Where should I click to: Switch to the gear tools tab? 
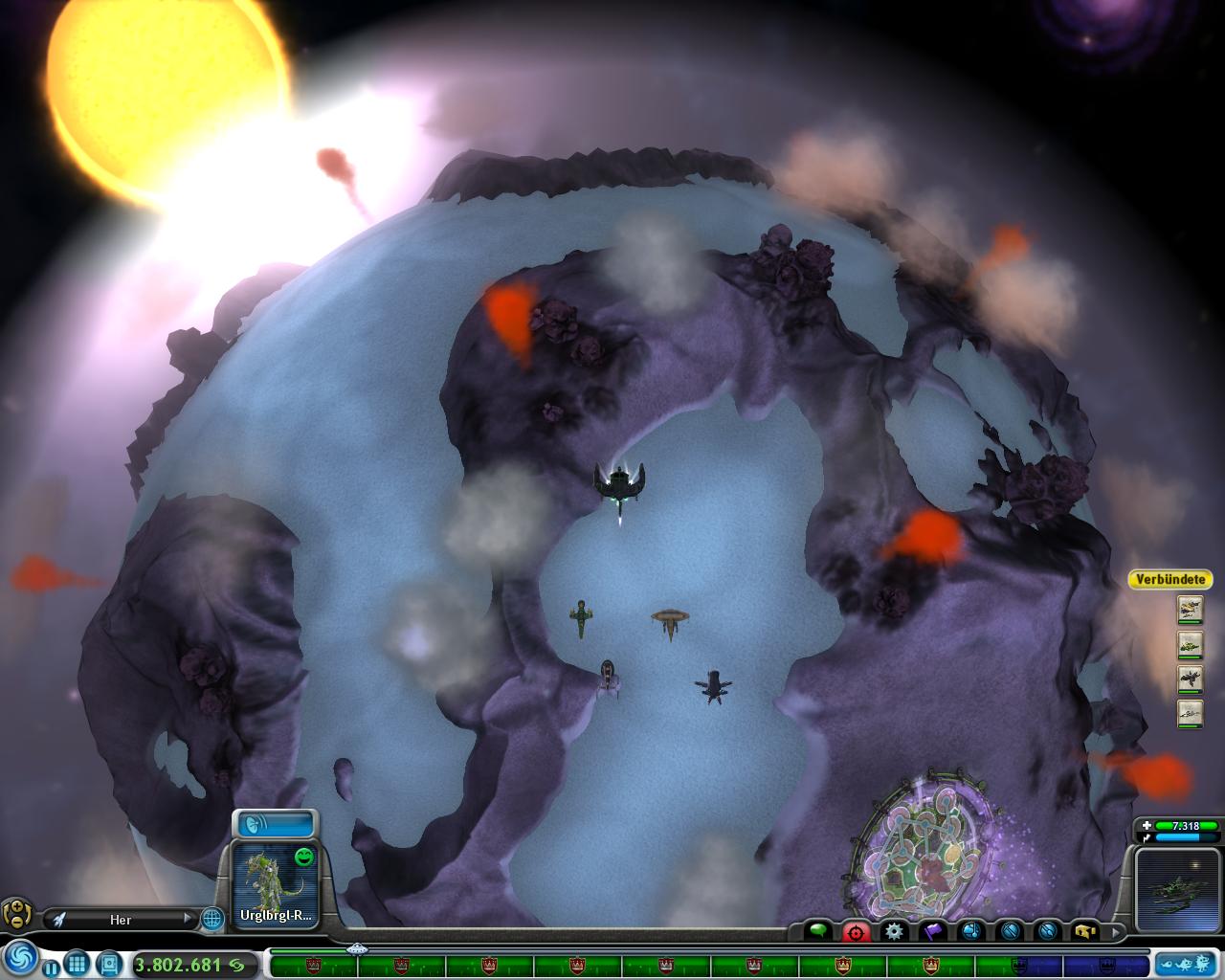point(894,930)
